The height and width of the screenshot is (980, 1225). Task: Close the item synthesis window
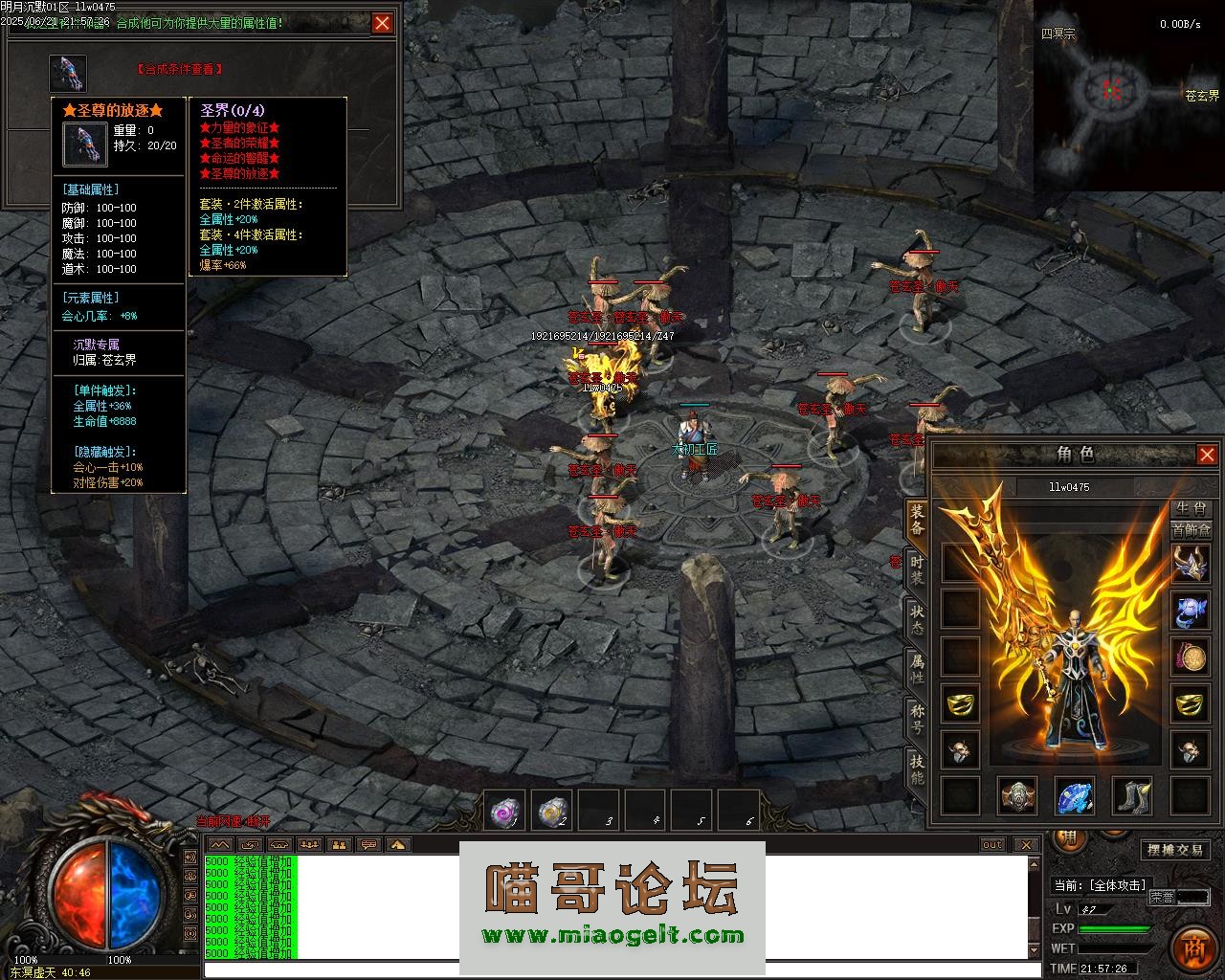click(383, 23)
